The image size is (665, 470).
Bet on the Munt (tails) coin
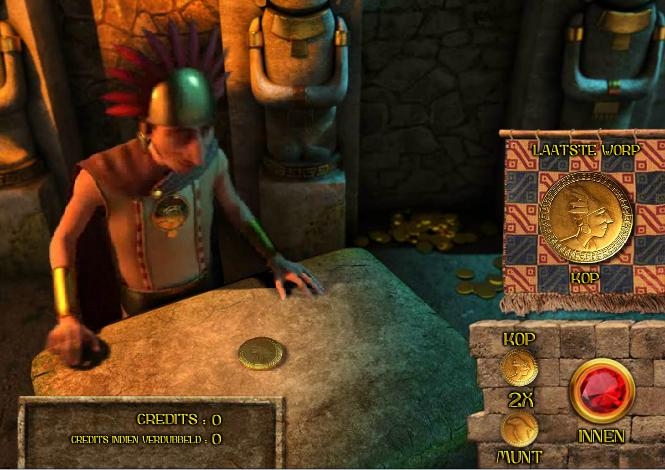(520, 430)
